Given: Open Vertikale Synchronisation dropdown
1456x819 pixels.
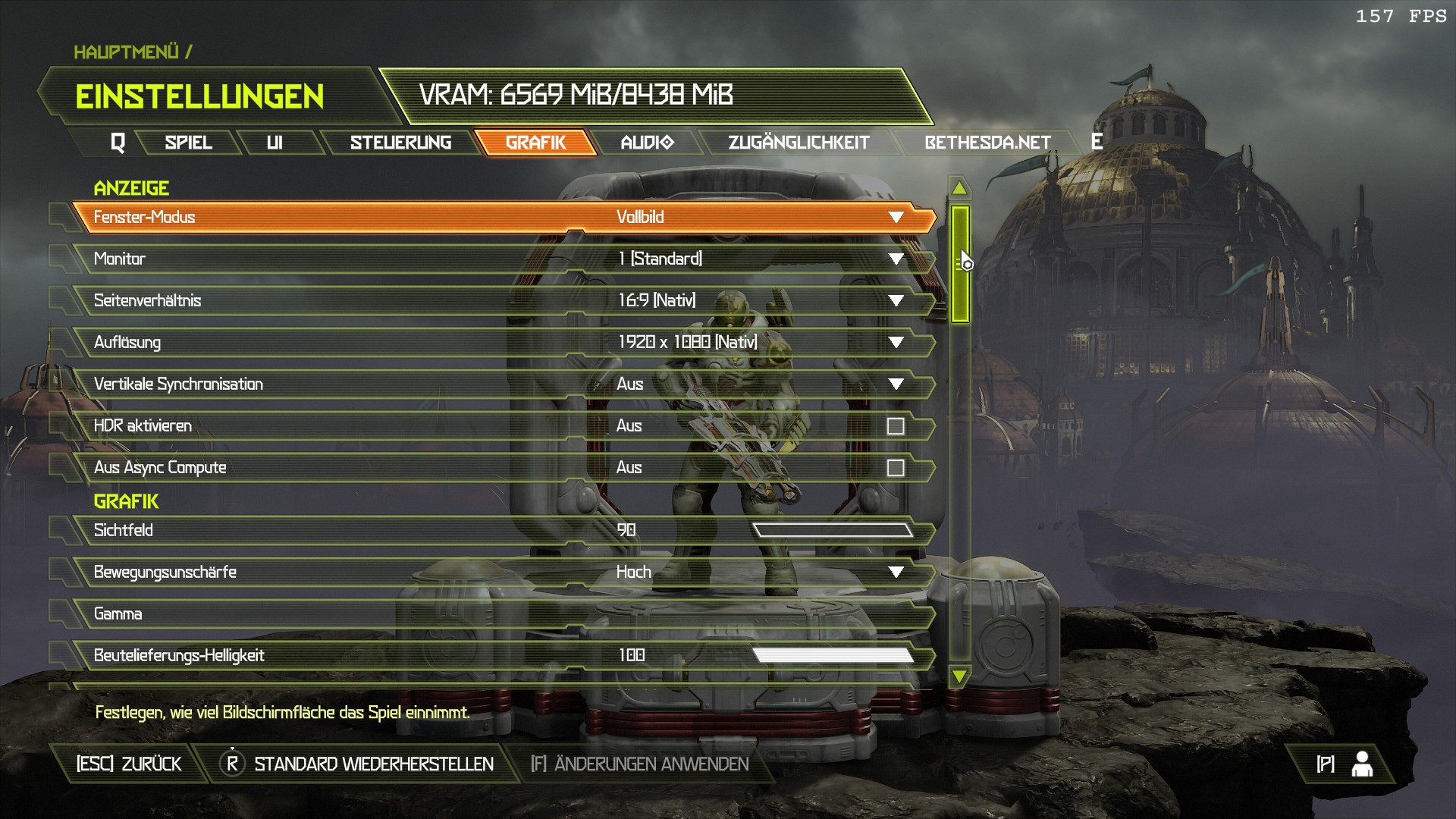Looking at the screenshot, I should 896,384.
